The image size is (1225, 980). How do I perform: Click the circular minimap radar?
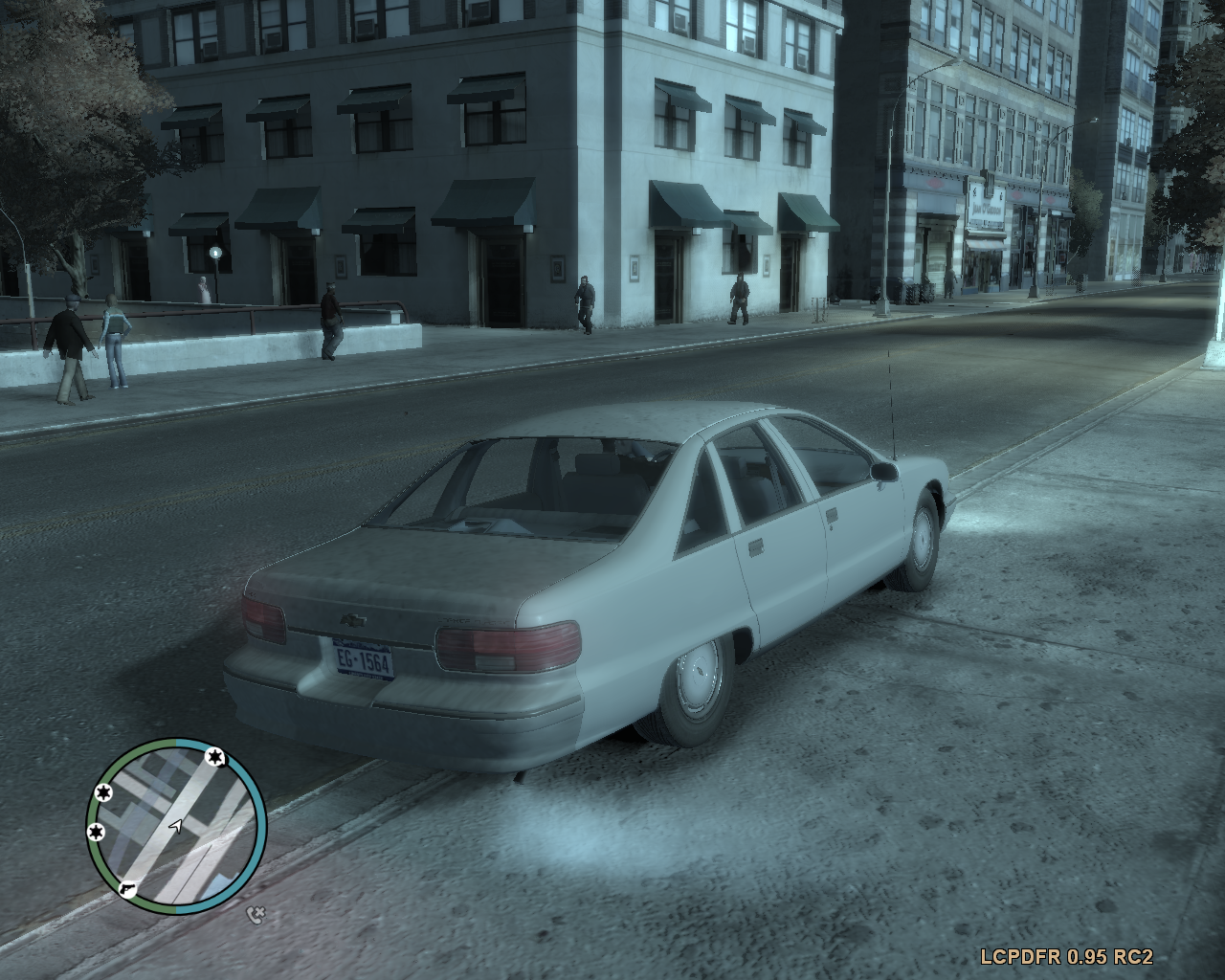[x=176, y=826]
